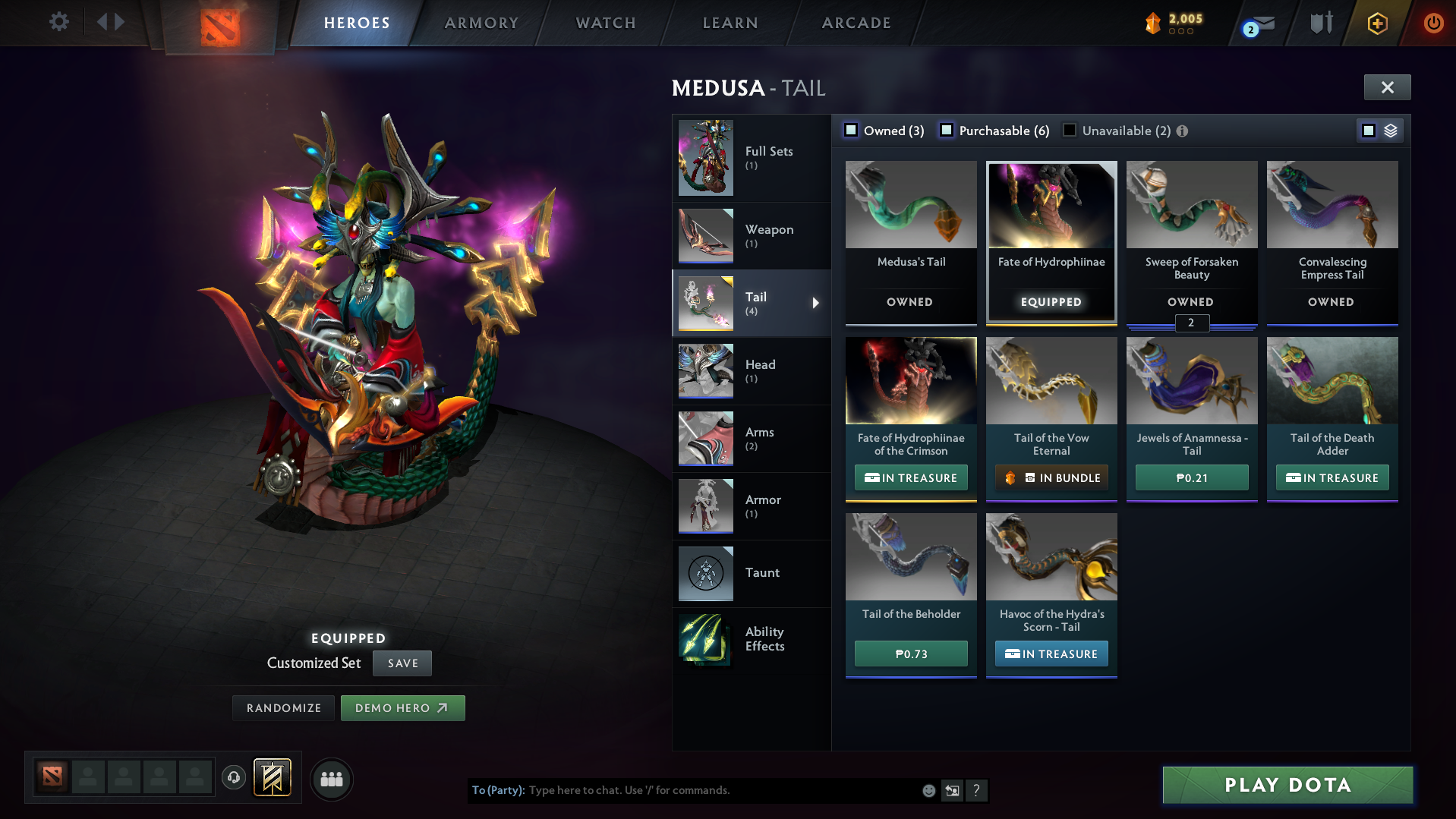This screenshot has width=1456, height=819.
Task: Save the Customized Set
Action: pos(402,663)
